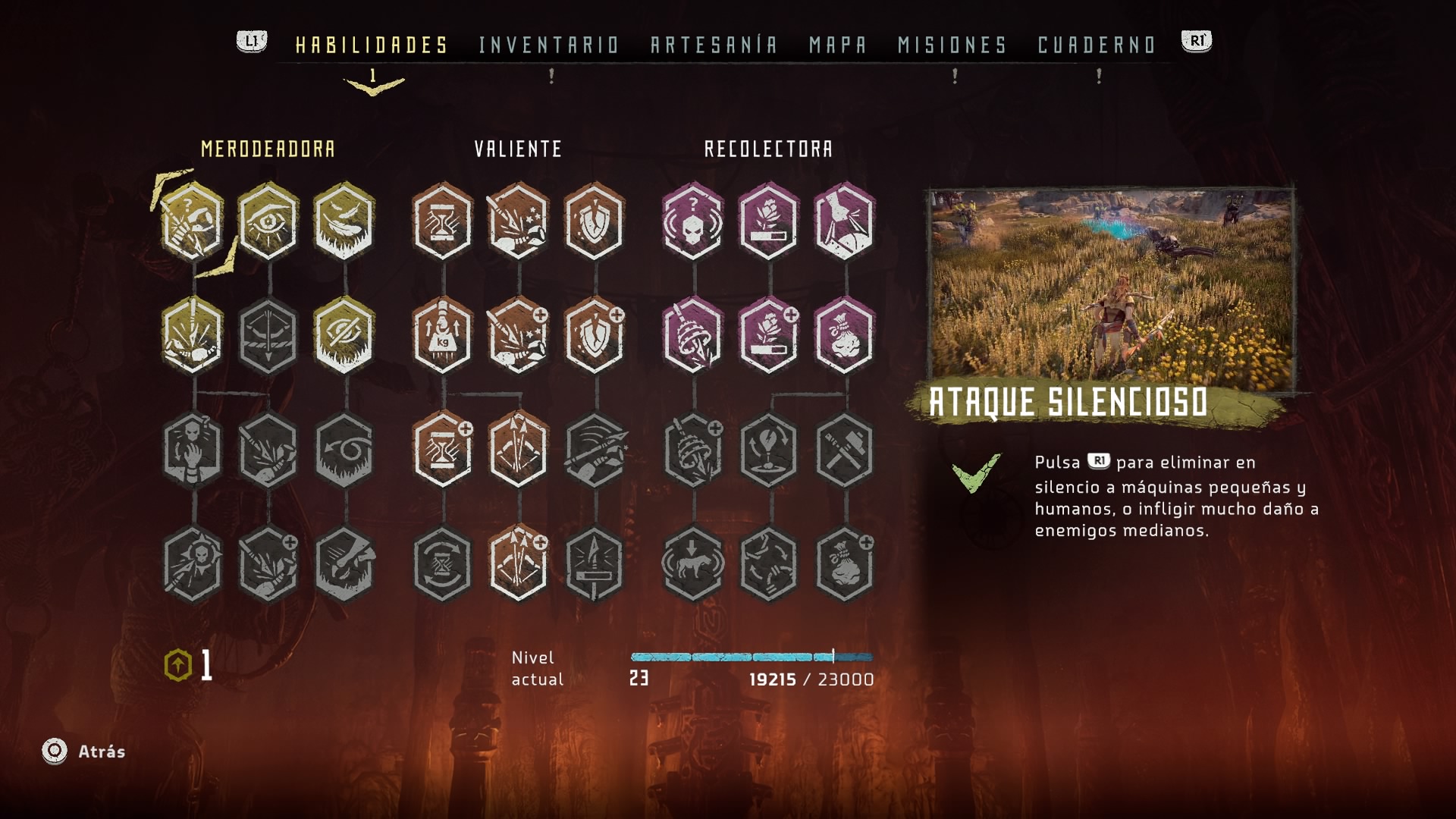1456x819 pixels.
Task: Switch to the Inventario tab
Action: pos(549,45)
